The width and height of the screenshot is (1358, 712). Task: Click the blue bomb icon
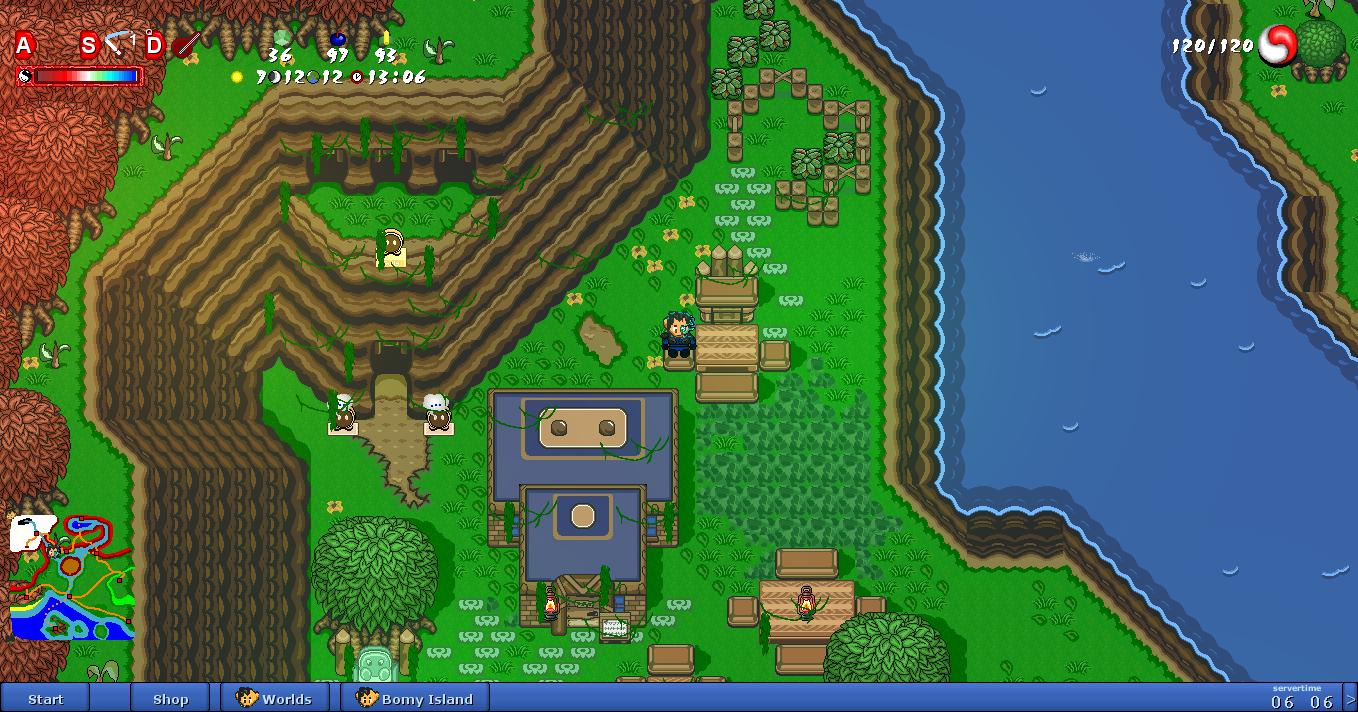point(338,39)
